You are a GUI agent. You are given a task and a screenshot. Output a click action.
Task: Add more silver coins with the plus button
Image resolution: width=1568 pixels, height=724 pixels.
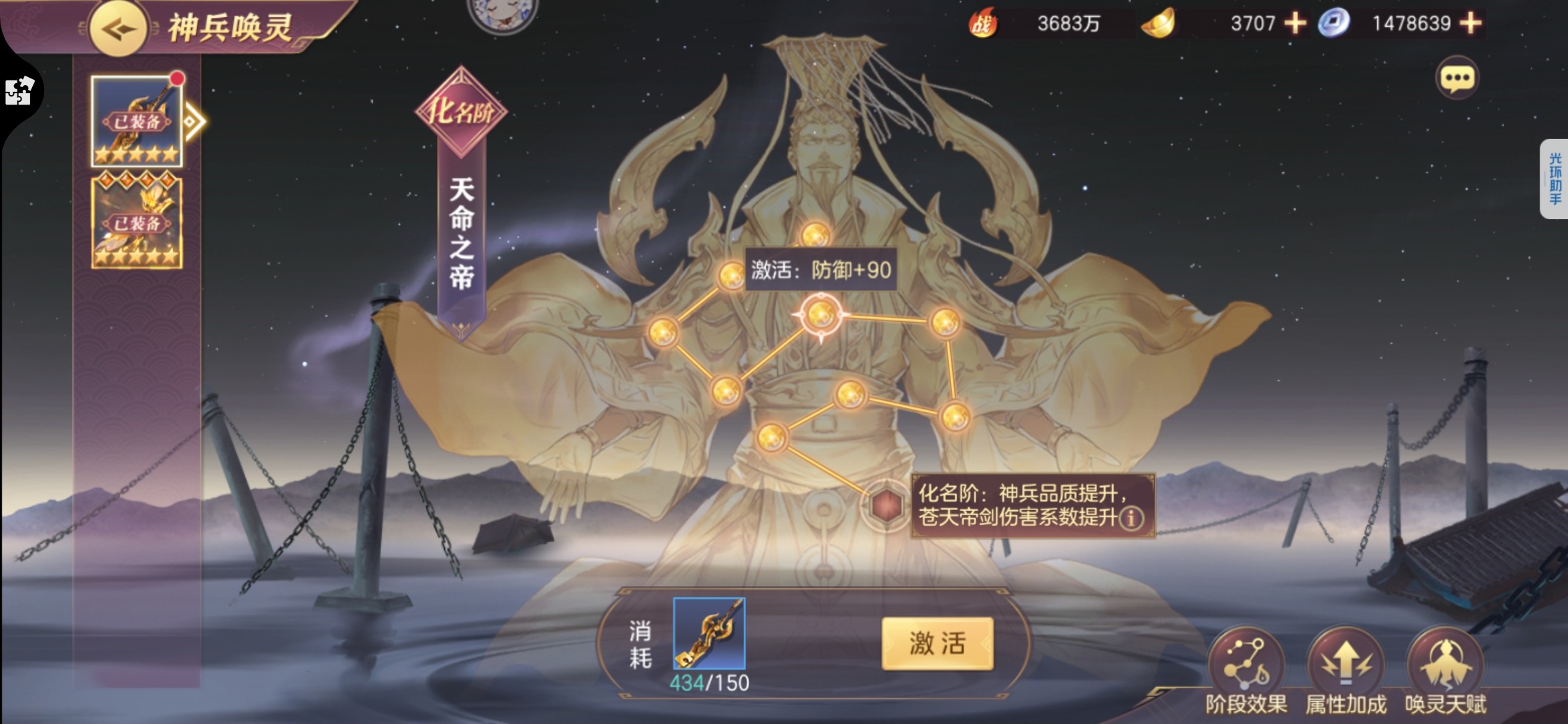1470,23
